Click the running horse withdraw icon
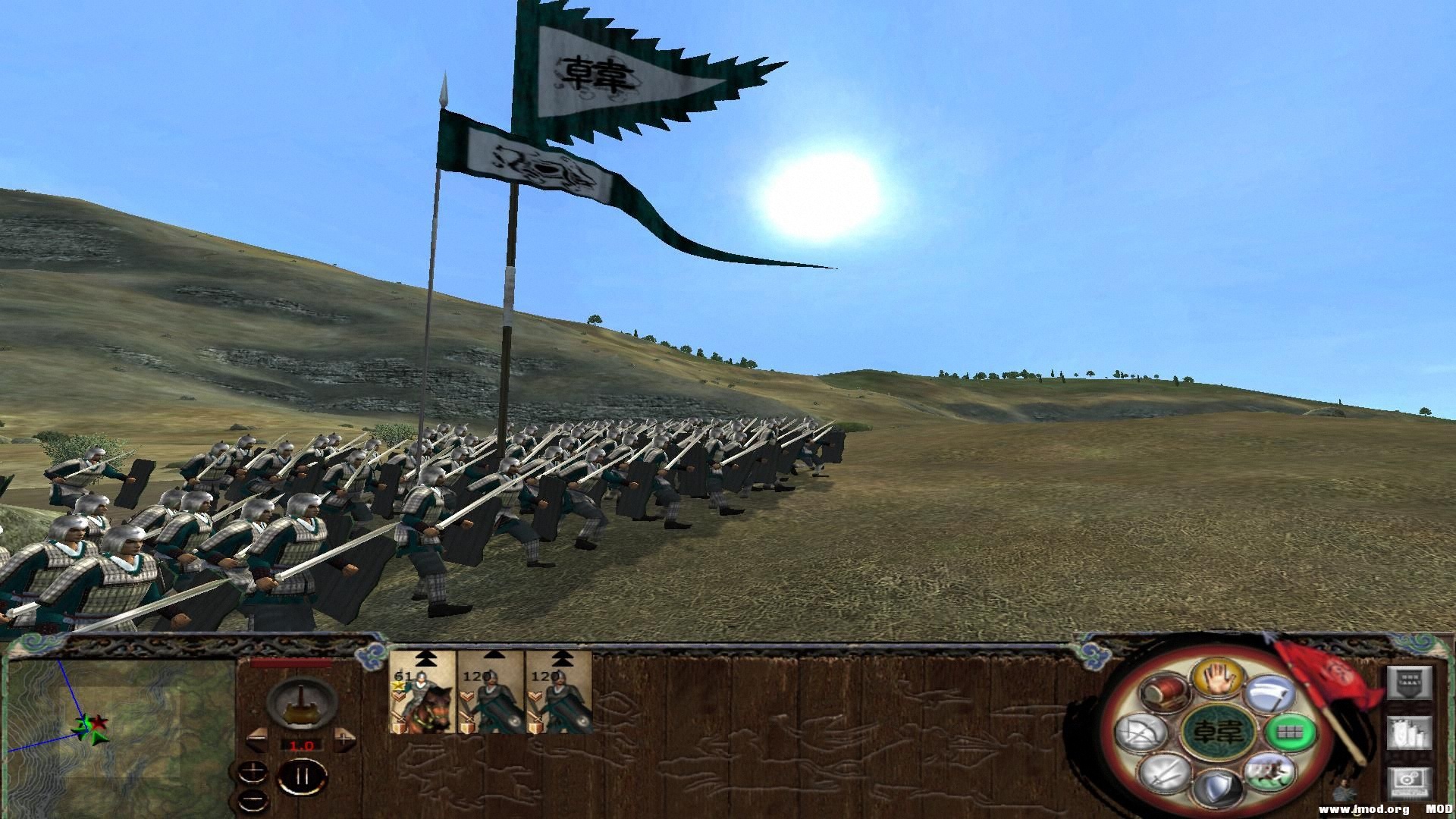The image size is (1456, 819). tap(1269, 773)
